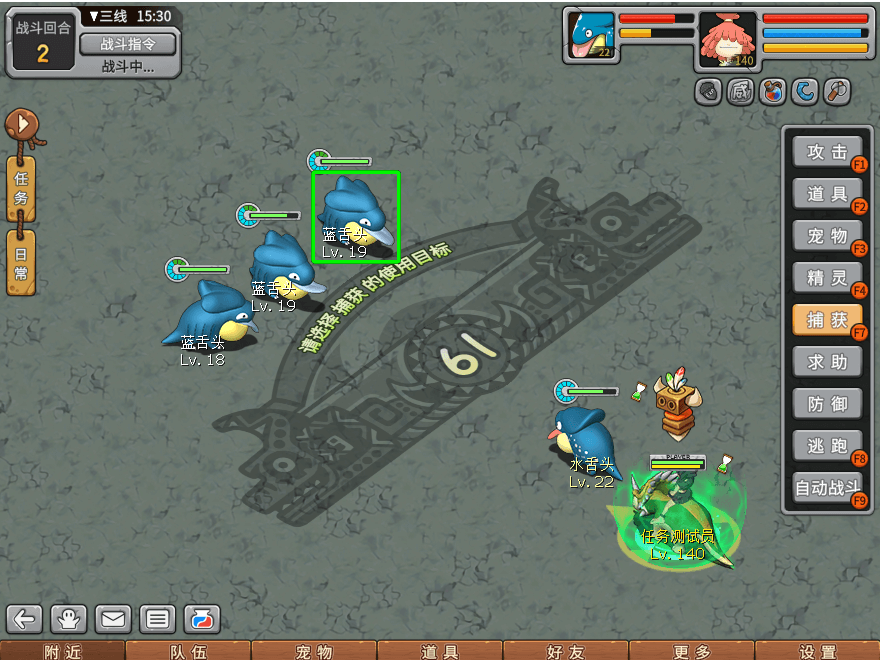880x660 pixels.
Task: Open the 精灵 spirit command
Action: 827,277
